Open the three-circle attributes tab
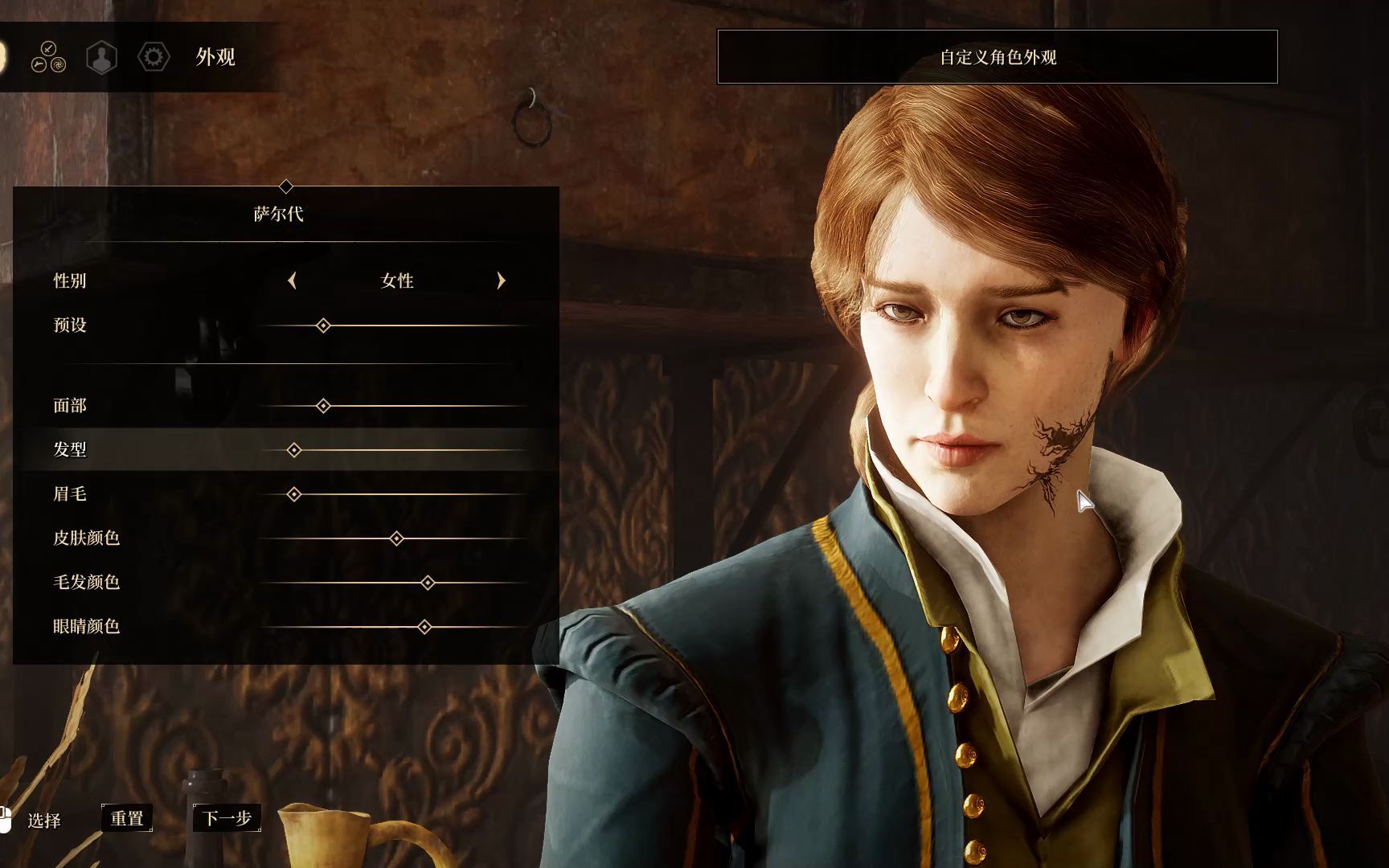 (48, 57)
